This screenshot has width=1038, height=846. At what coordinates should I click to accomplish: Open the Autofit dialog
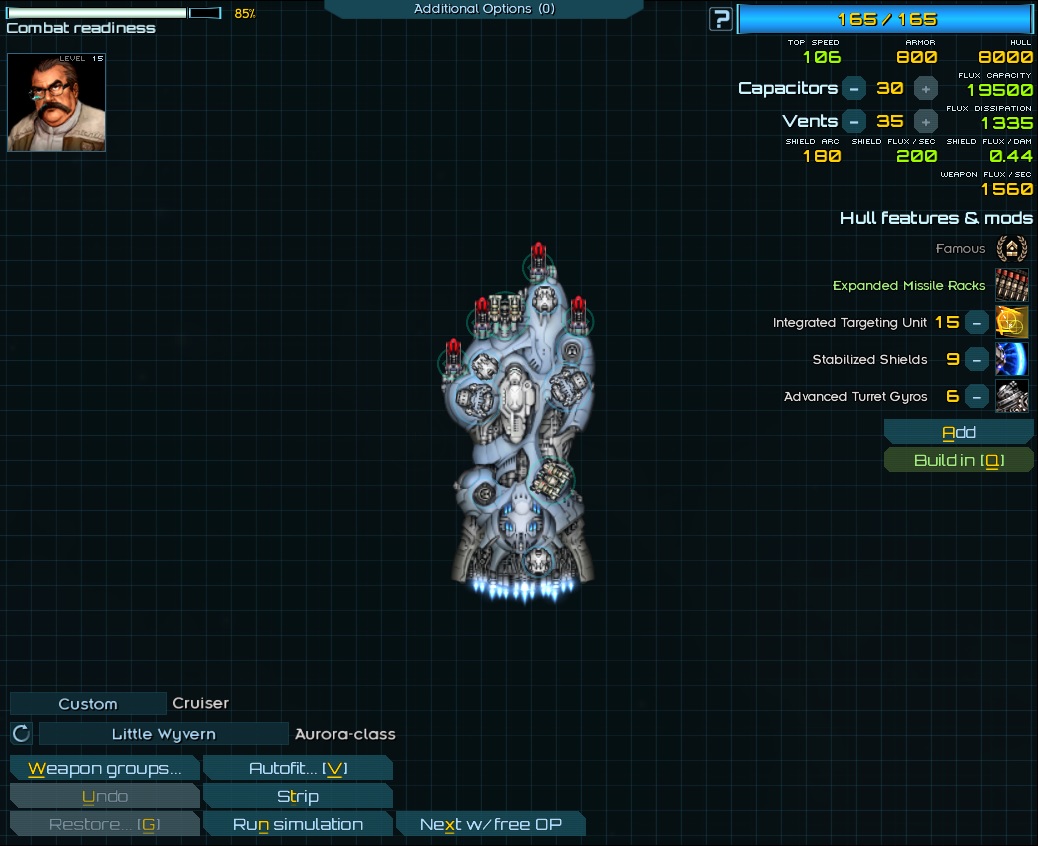(297, 768)
